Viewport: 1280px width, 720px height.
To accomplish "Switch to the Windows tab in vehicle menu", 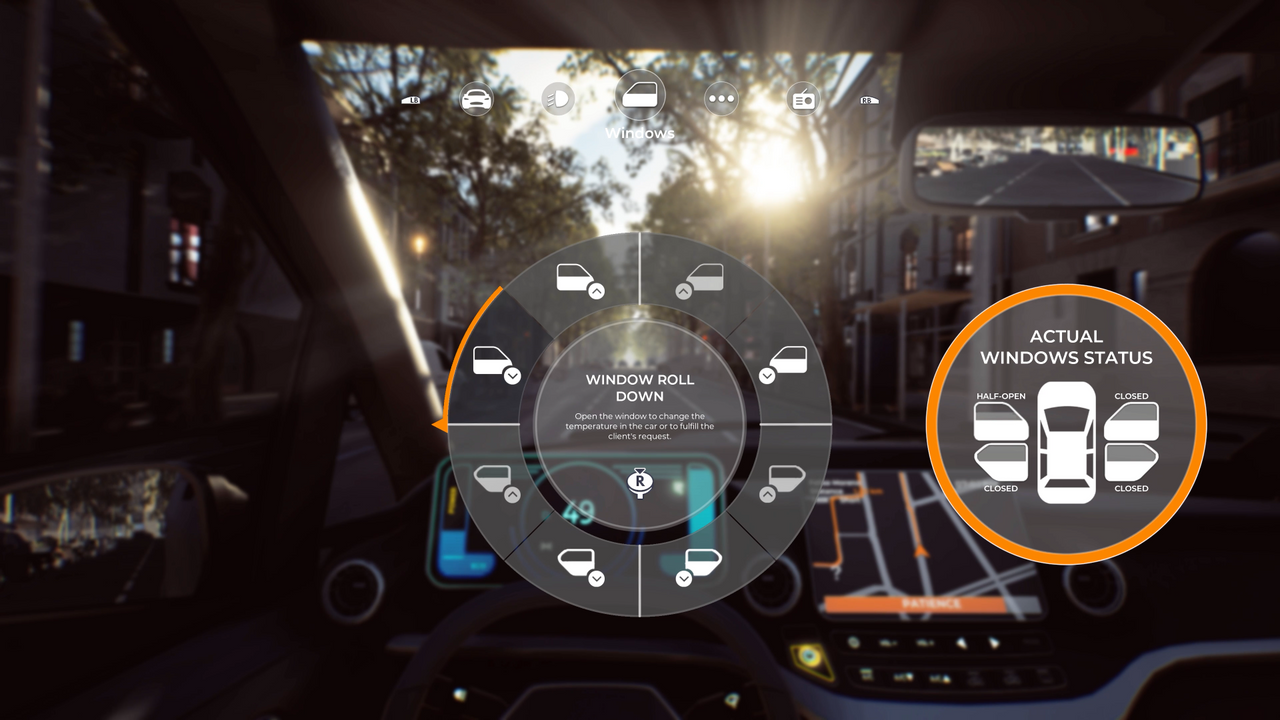I will click(x=640, y=98).
